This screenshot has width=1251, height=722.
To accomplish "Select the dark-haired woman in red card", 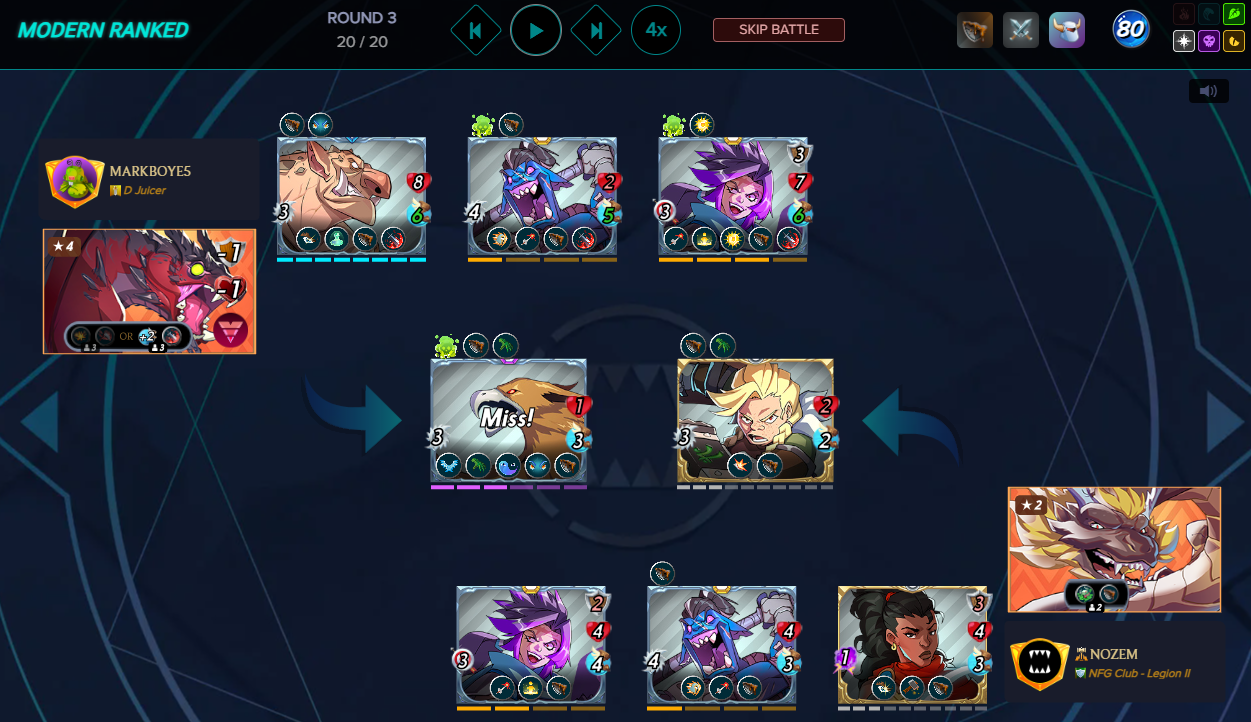I will point(912,644).
